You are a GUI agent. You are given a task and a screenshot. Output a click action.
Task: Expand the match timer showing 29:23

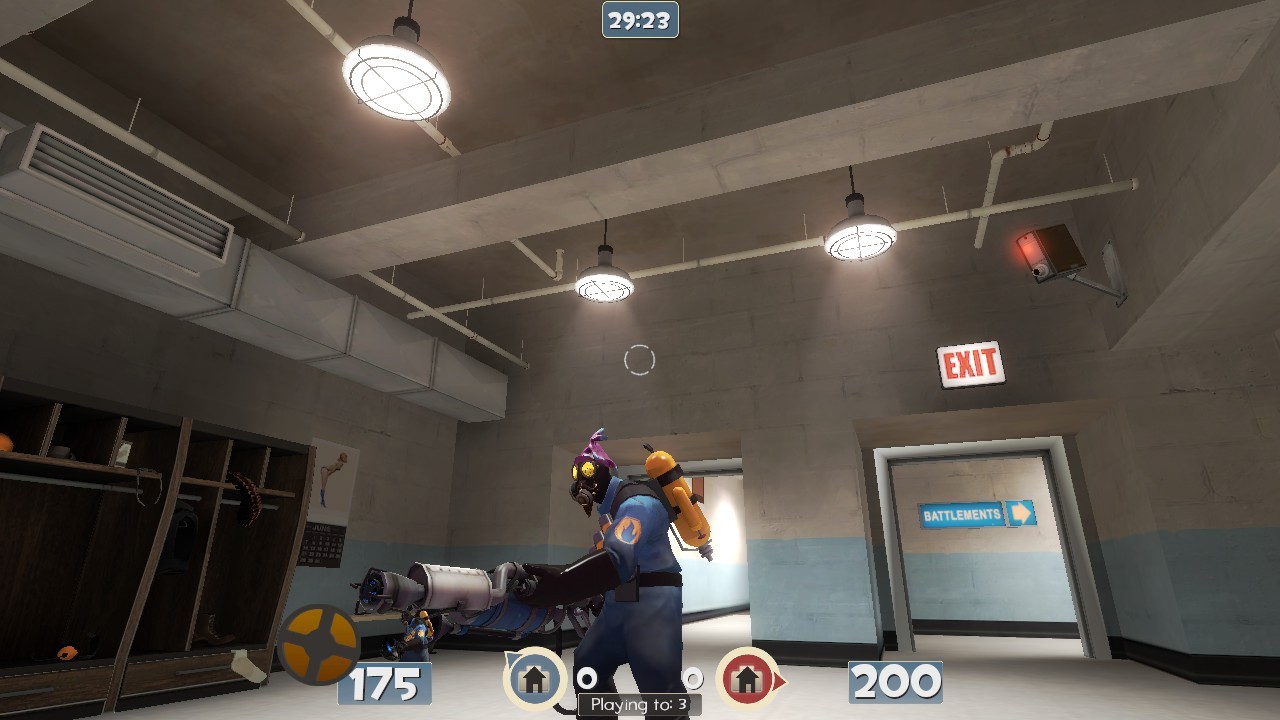tap(639, 17)
